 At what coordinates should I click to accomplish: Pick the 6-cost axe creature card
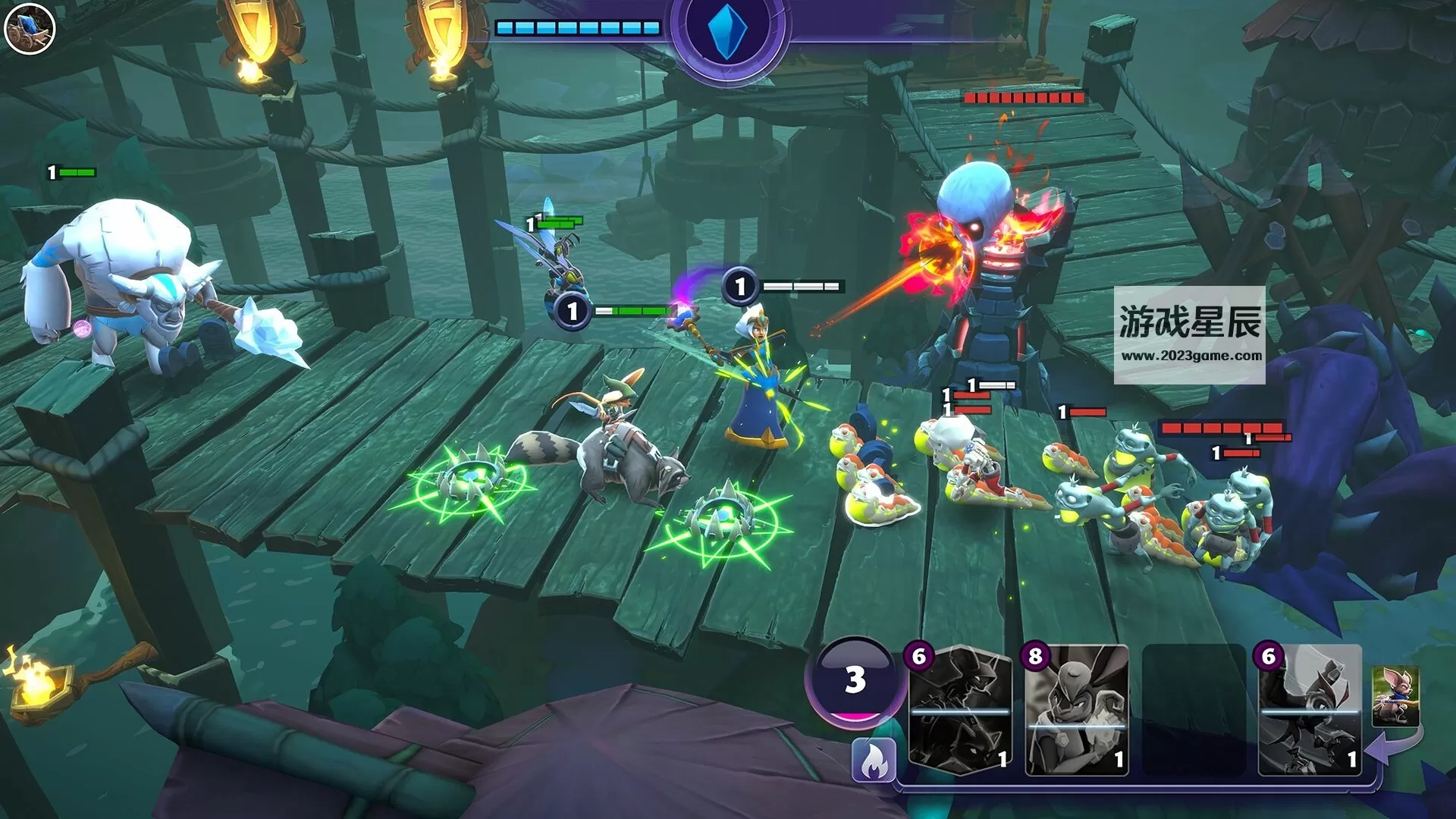[x=1310, y=711]
